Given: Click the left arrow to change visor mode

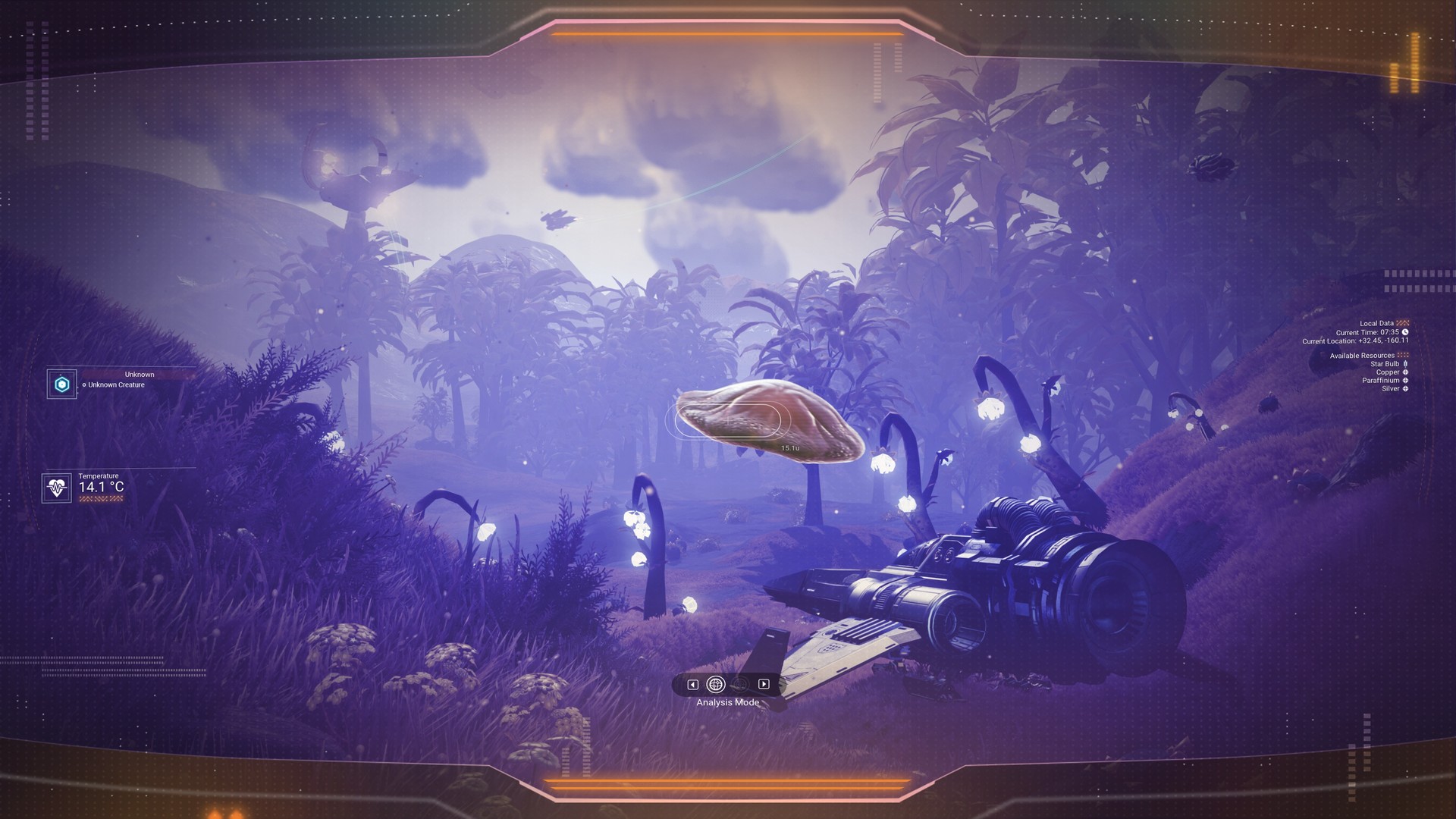Looking at the screenshot, I should click(693, 685).
